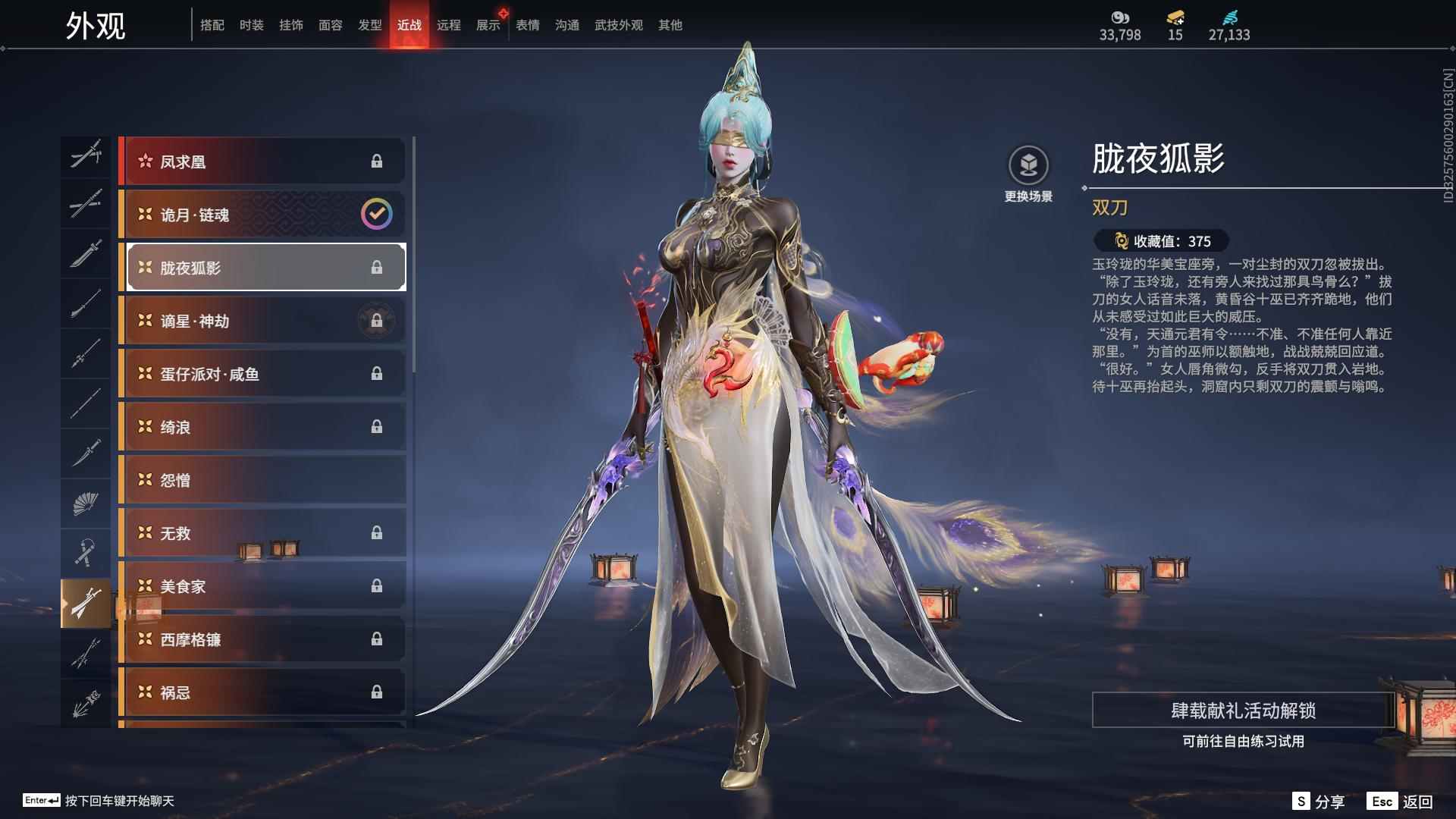Open the 时装 outfits tab
Screen dimensions: 1456x819
251,24
